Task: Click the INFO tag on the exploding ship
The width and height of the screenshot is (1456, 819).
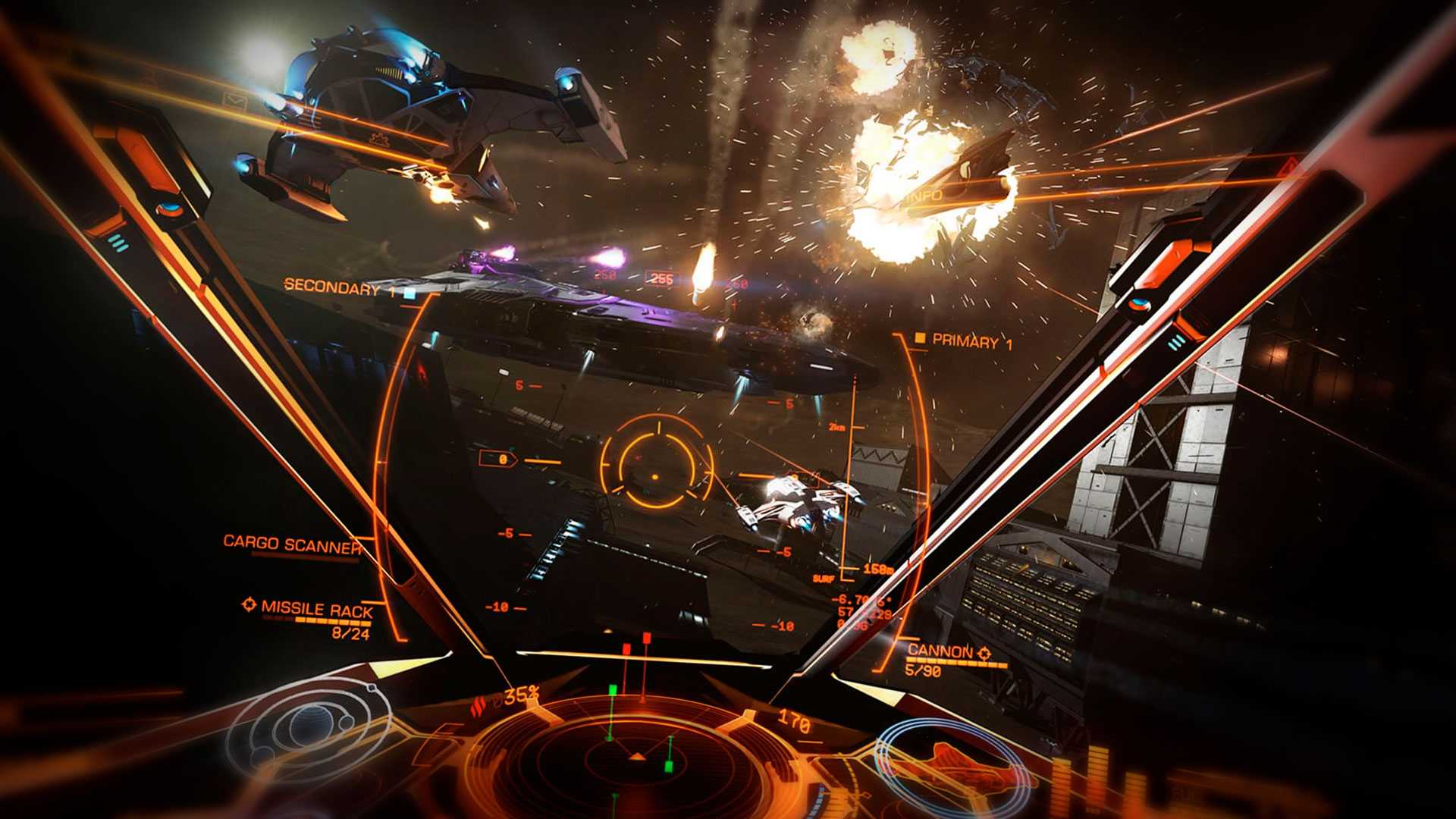Action: [x=925, y=196]
